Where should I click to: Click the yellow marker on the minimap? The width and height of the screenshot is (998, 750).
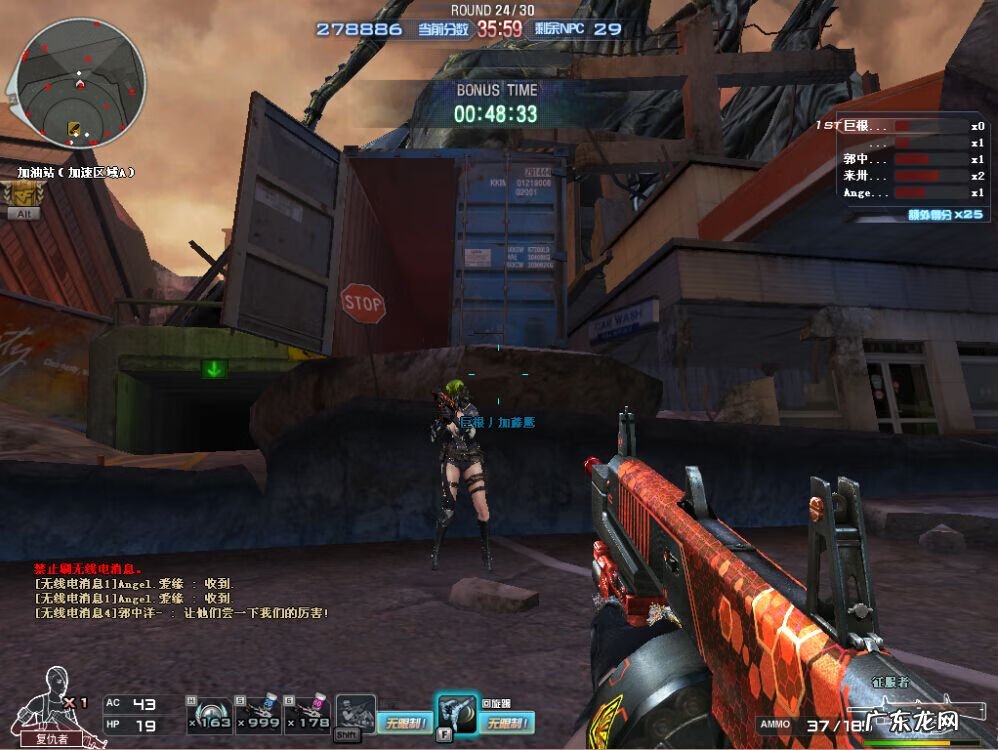pyautogui.click(x=73, y=128)
